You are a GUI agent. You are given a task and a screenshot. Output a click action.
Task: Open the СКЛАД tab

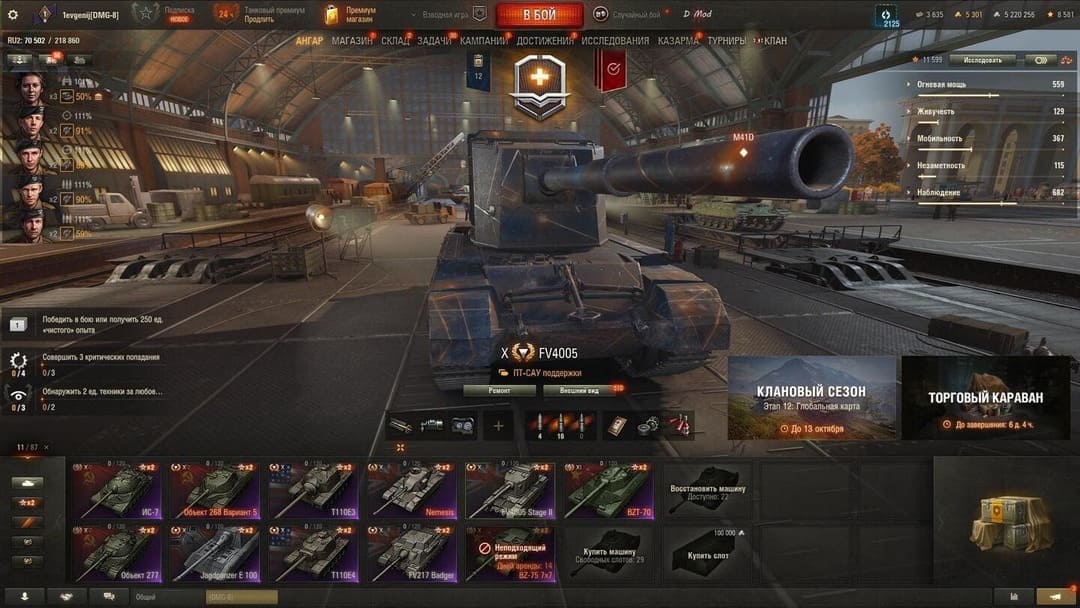pyautogui.click(x=395, y=41)
